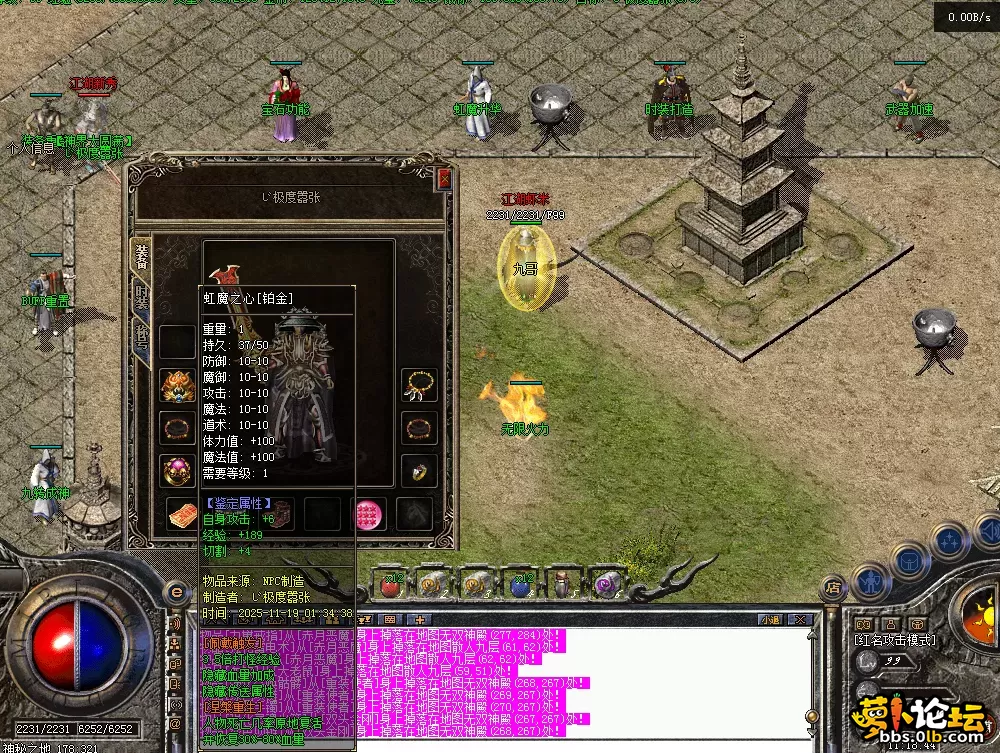Viewport: 1000px width, 753px height.
Task: Select the necklace slot with gold beads
Action: point(420,384)
